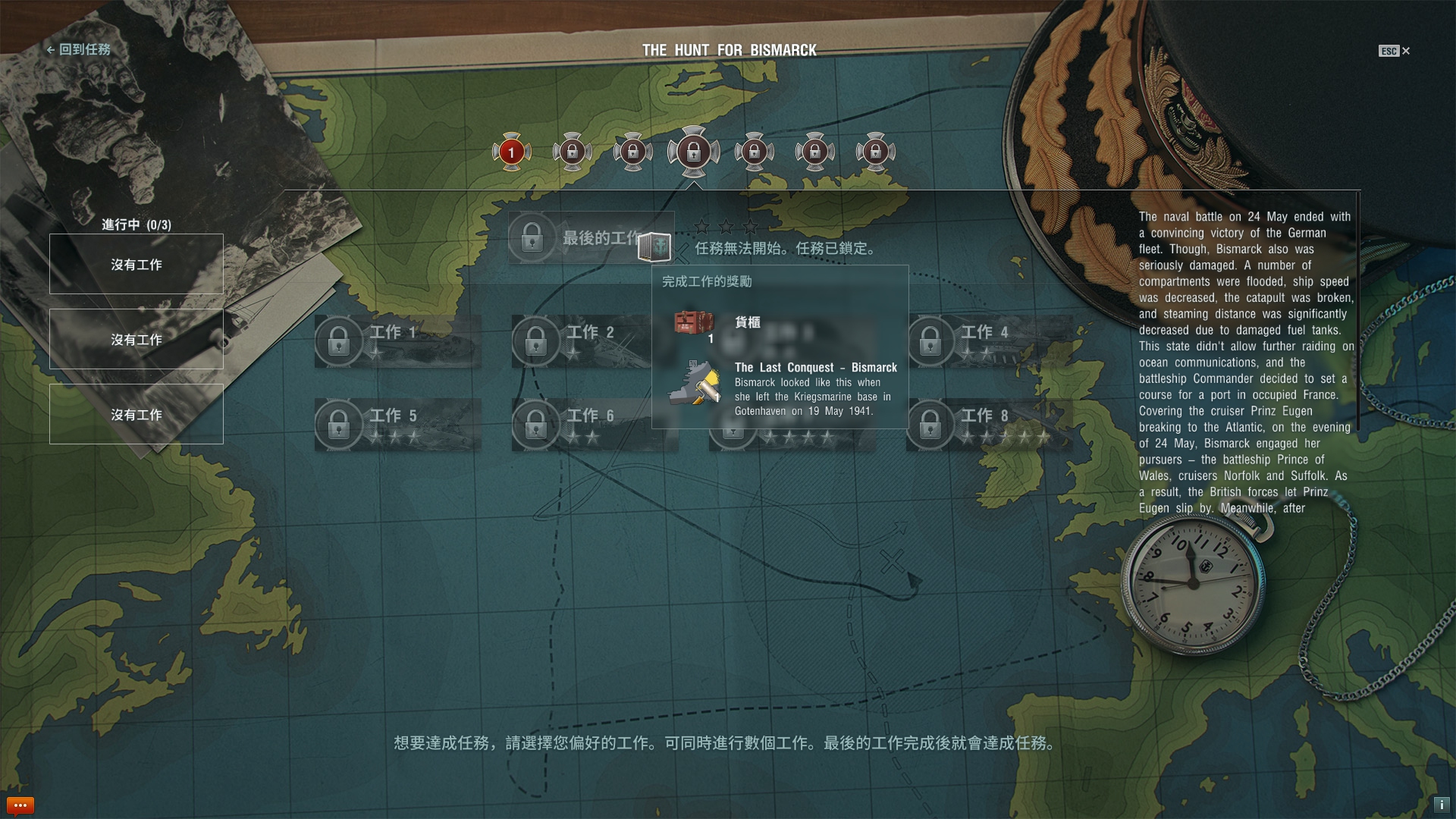Go back to the missions list
The image size is (1456, 819).
(79, 50)
